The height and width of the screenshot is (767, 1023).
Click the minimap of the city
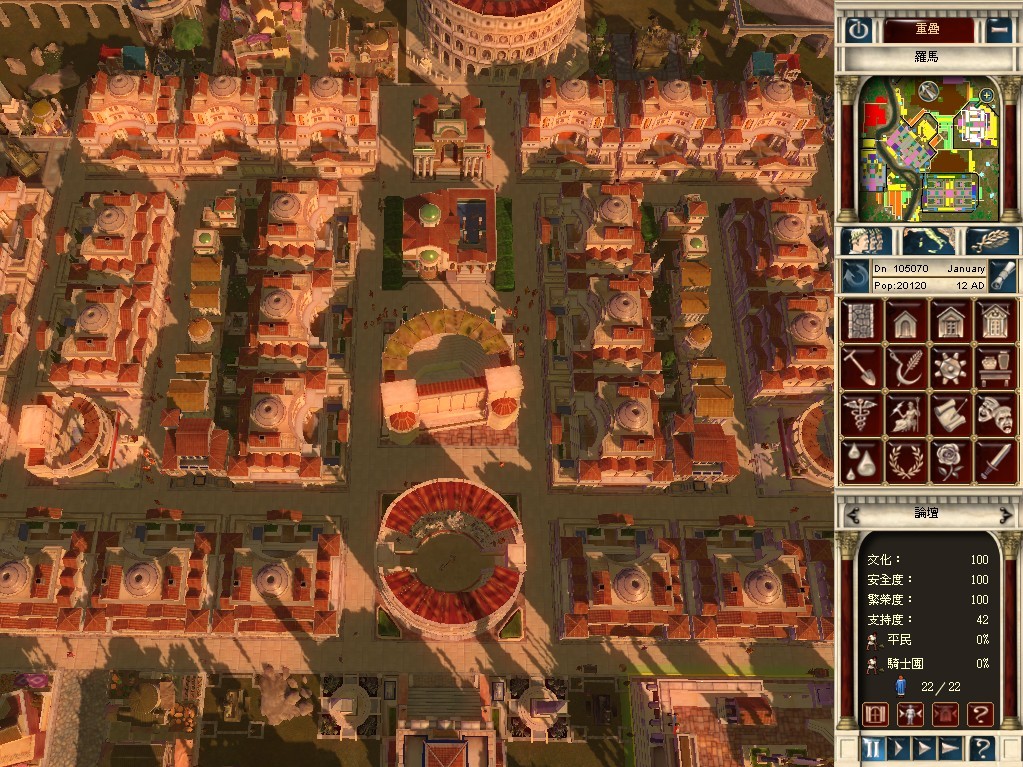tap(929, 150)
